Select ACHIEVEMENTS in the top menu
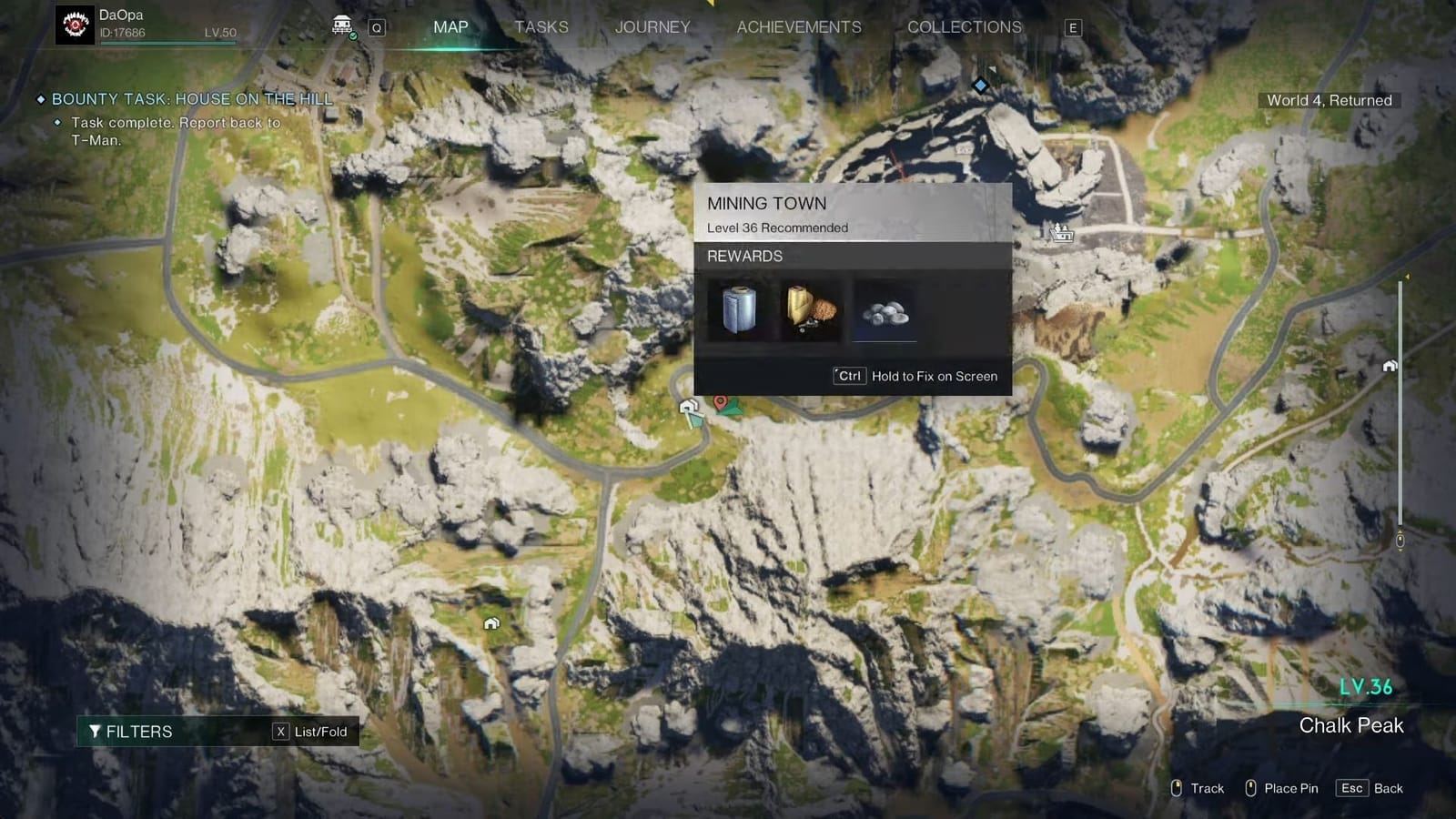 point(798,27)
